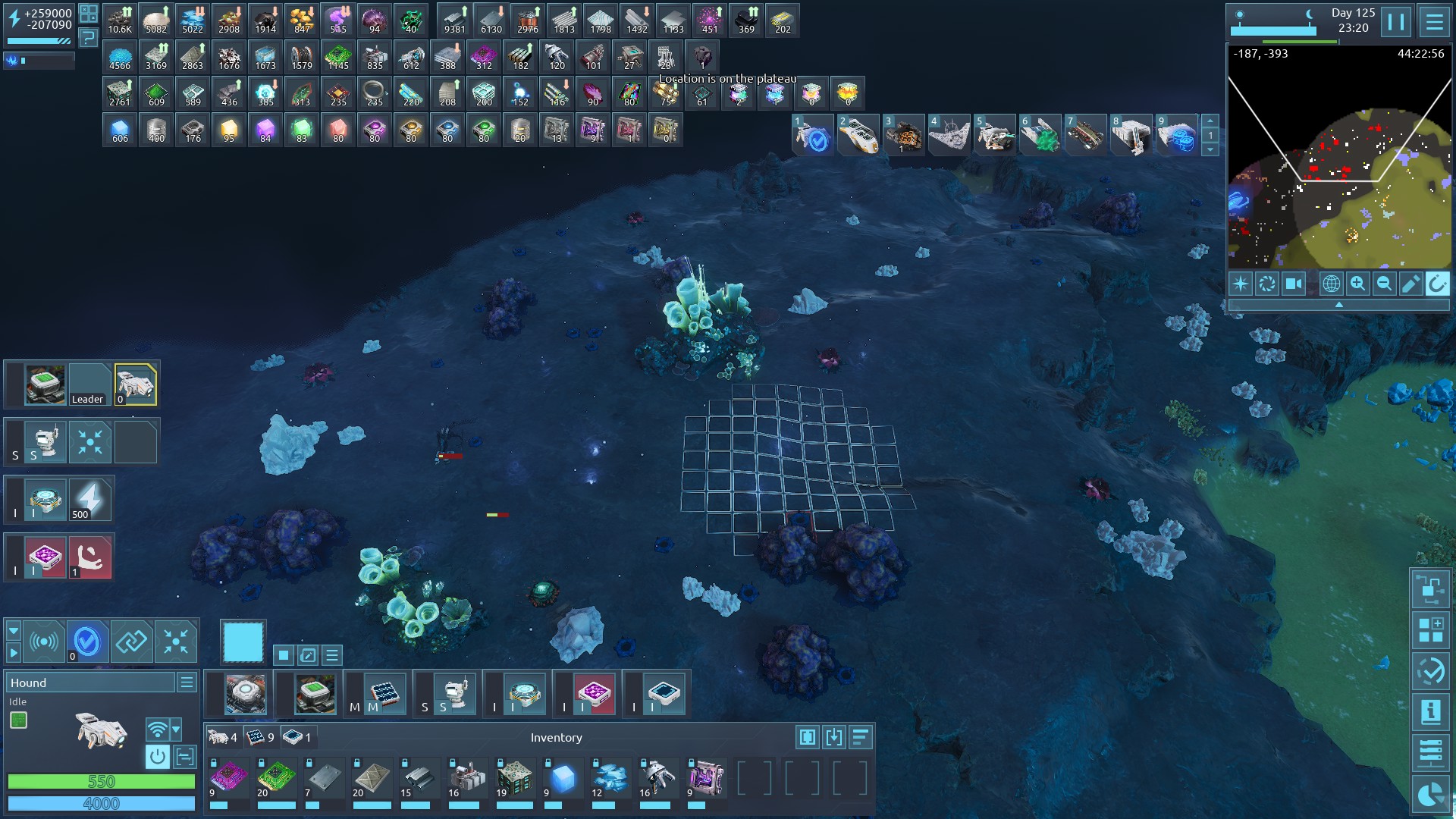Image resolution: width=1456 pixels, height=819 pixels.
Task: Select the green circuit board inventory slot
Action: coord(276,778)
